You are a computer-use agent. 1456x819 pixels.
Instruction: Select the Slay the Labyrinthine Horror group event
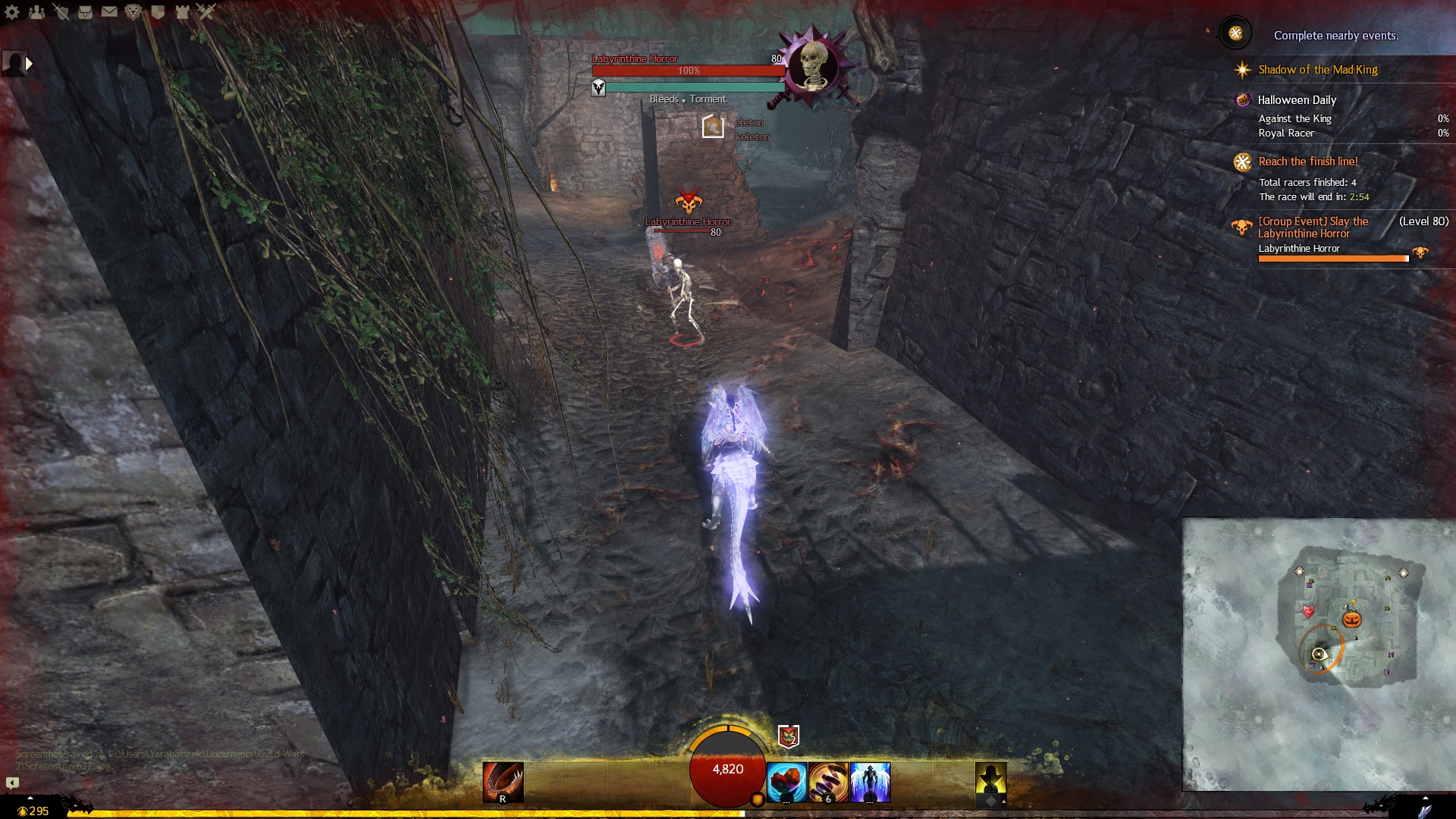(1313, 227)
